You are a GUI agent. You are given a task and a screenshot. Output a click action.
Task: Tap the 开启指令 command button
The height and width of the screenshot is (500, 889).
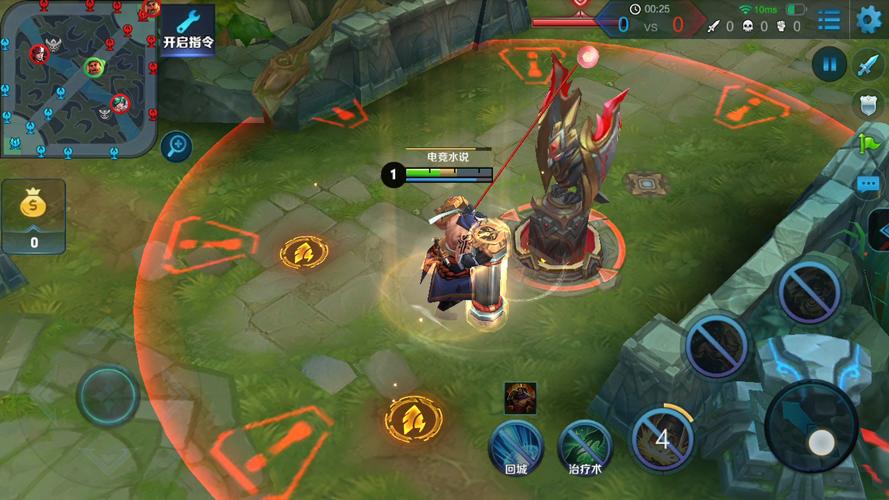click(x=188, y=29)
